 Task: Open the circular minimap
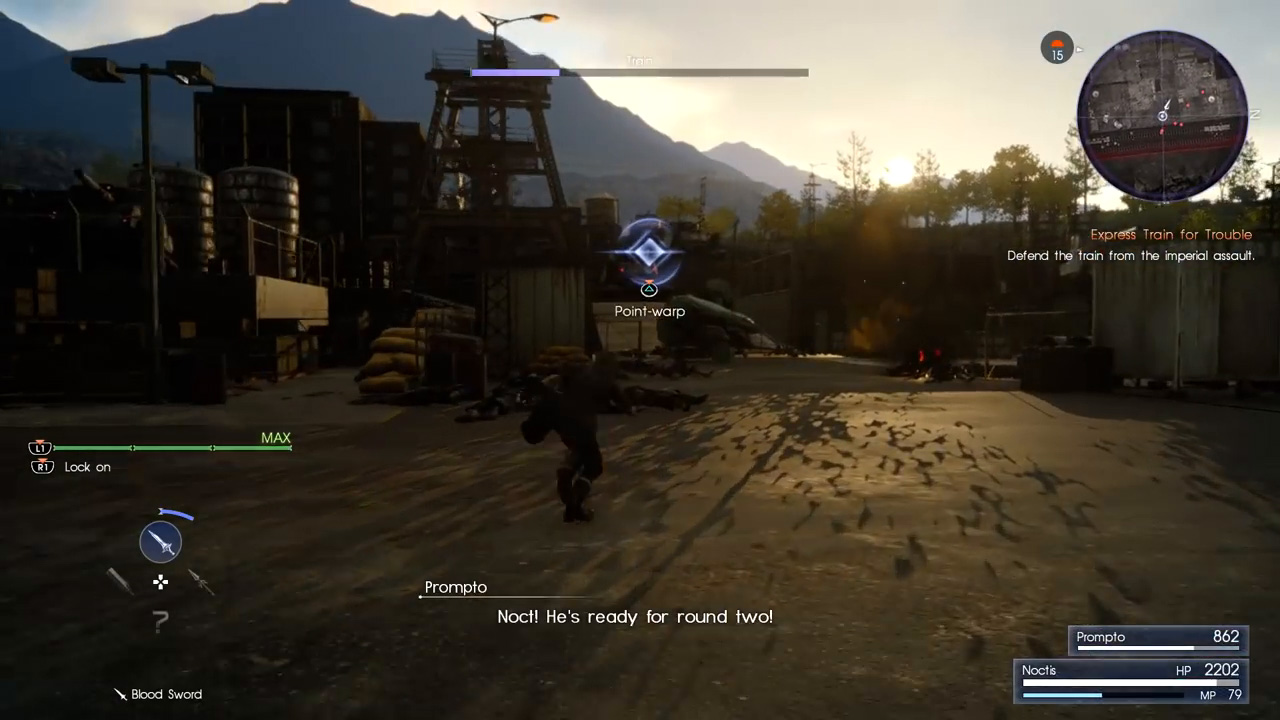click(x=1162, y=115)
